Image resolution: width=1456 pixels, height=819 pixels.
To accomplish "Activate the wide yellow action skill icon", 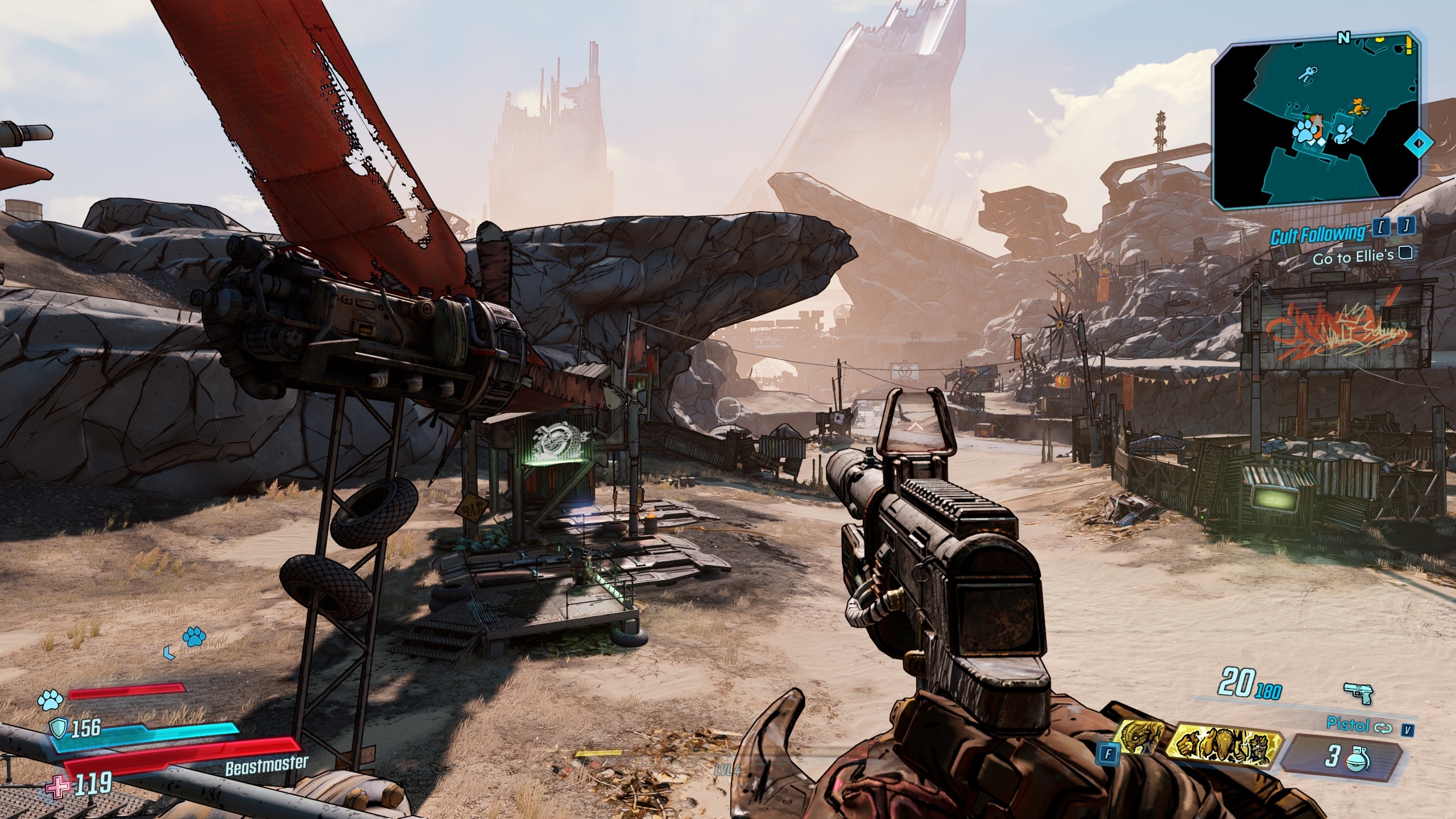I will click(1223, 746).
